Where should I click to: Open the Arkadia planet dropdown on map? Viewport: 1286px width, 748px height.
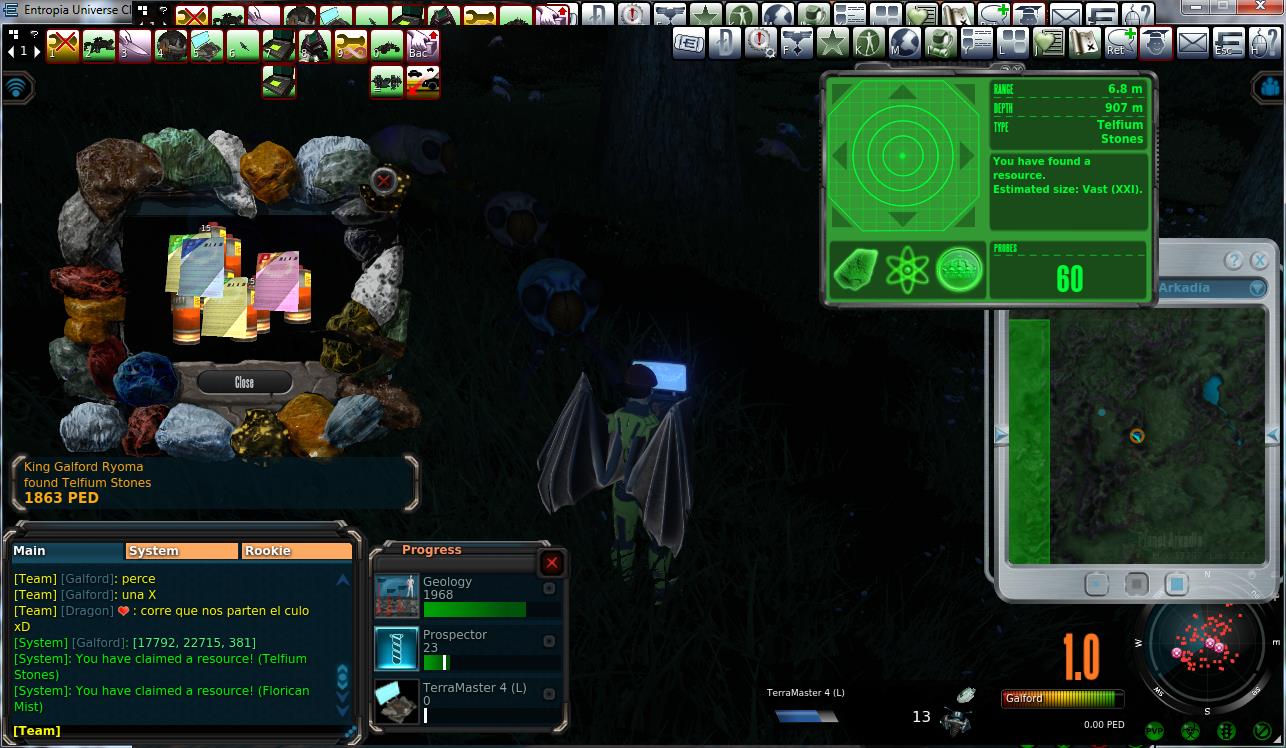click(1257, 288)
